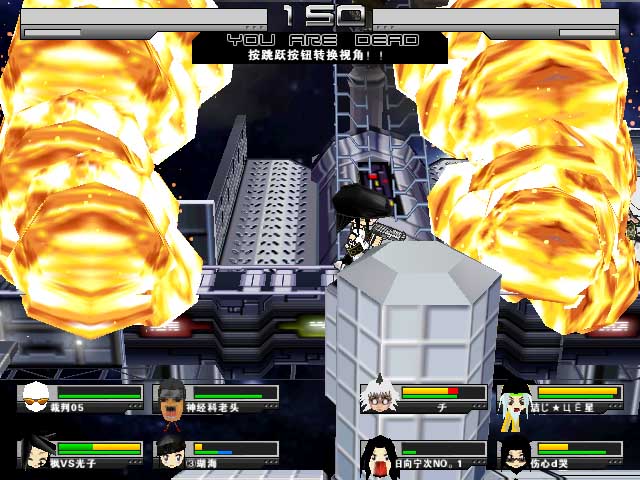640x480 pixels.
Task: Choose the portrait of player 伤心d哭
Action: tap(513, 453)
